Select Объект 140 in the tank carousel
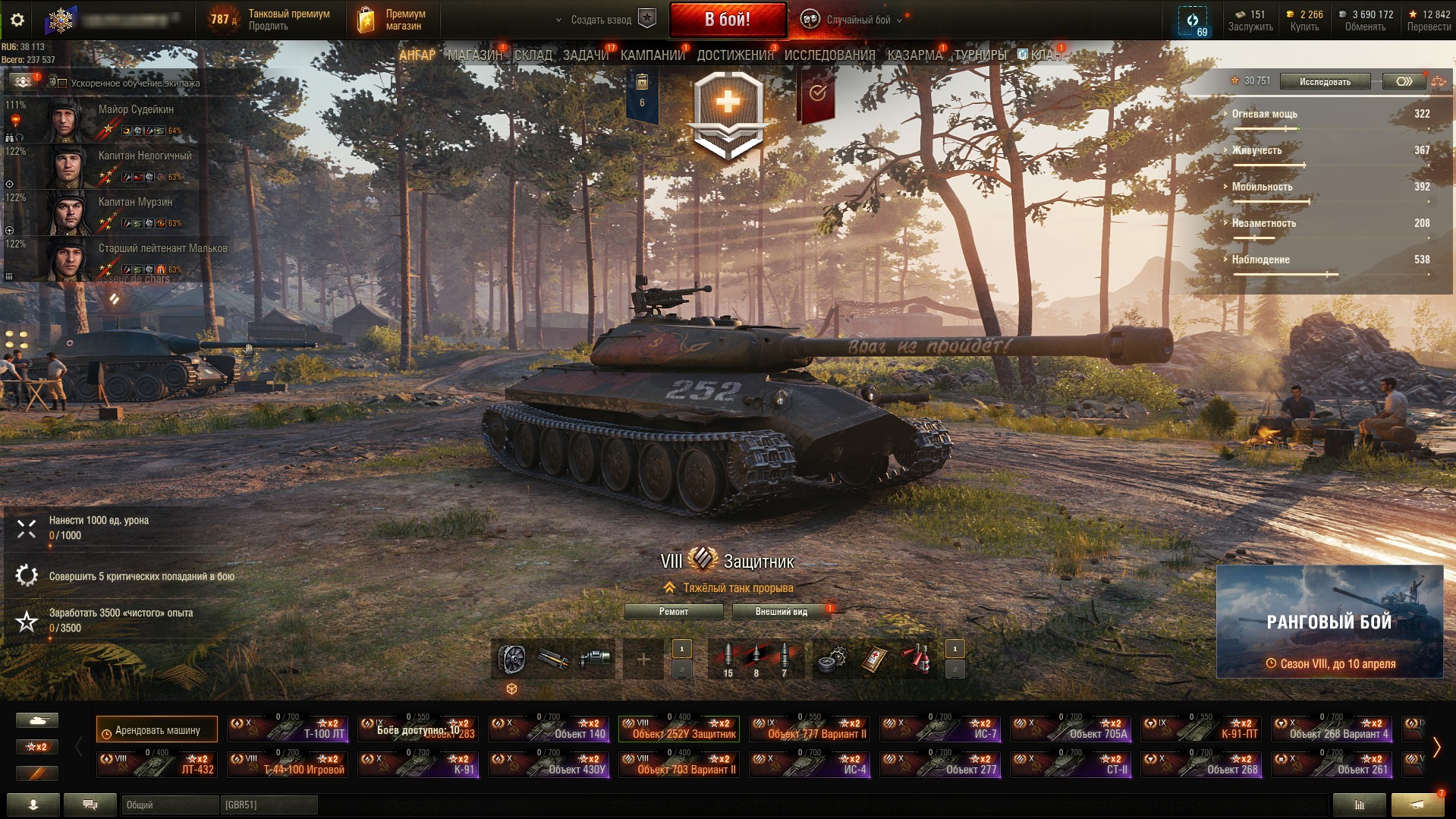The image size is (1456, 819). click(549, 729)
